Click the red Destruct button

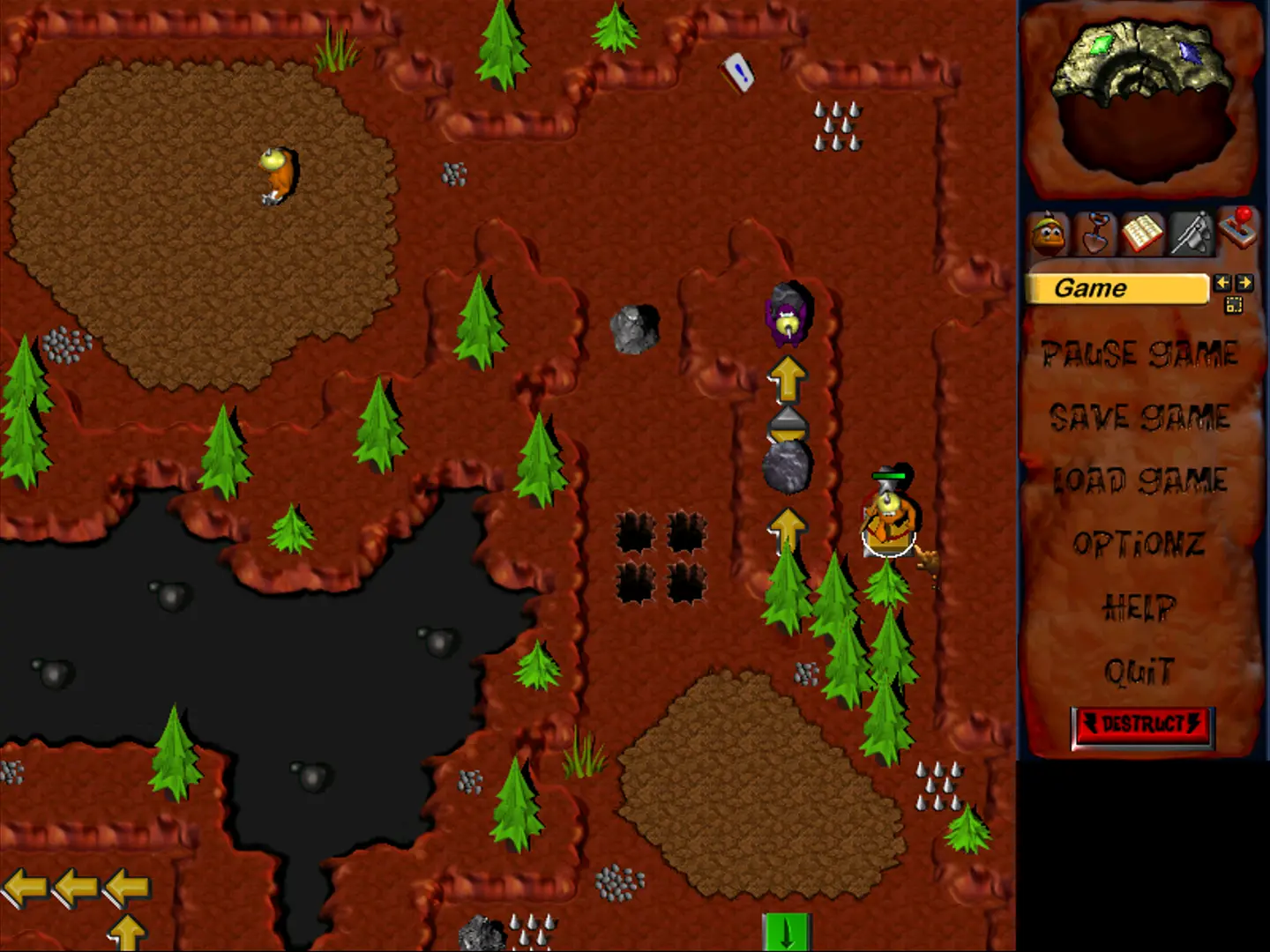(1143, 725)
